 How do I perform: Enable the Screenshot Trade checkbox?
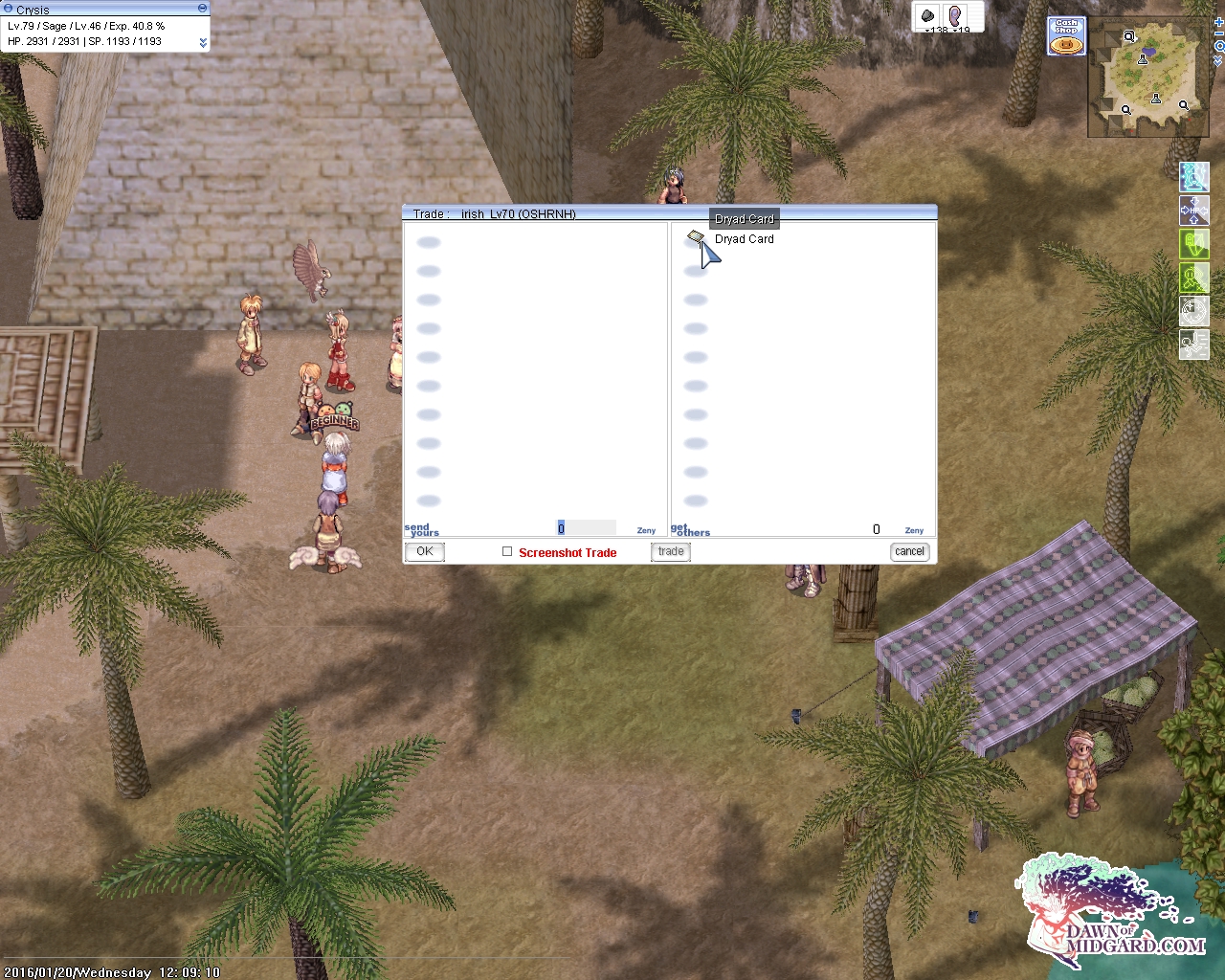pyautogui.click(x=507, y=551)
